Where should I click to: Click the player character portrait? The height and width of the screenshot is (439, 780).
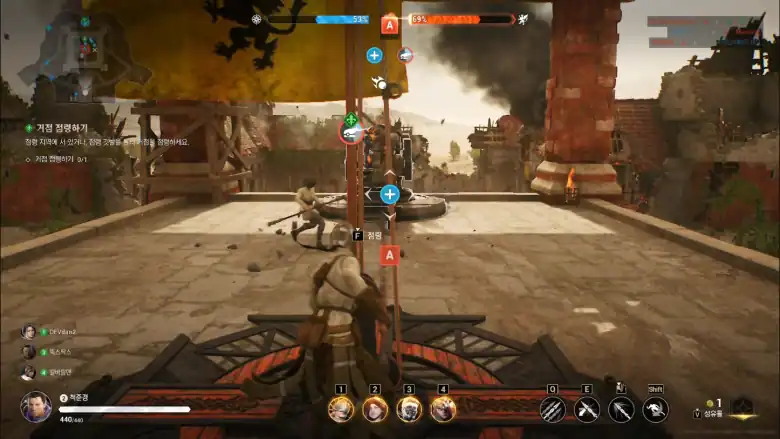point(36,405)
